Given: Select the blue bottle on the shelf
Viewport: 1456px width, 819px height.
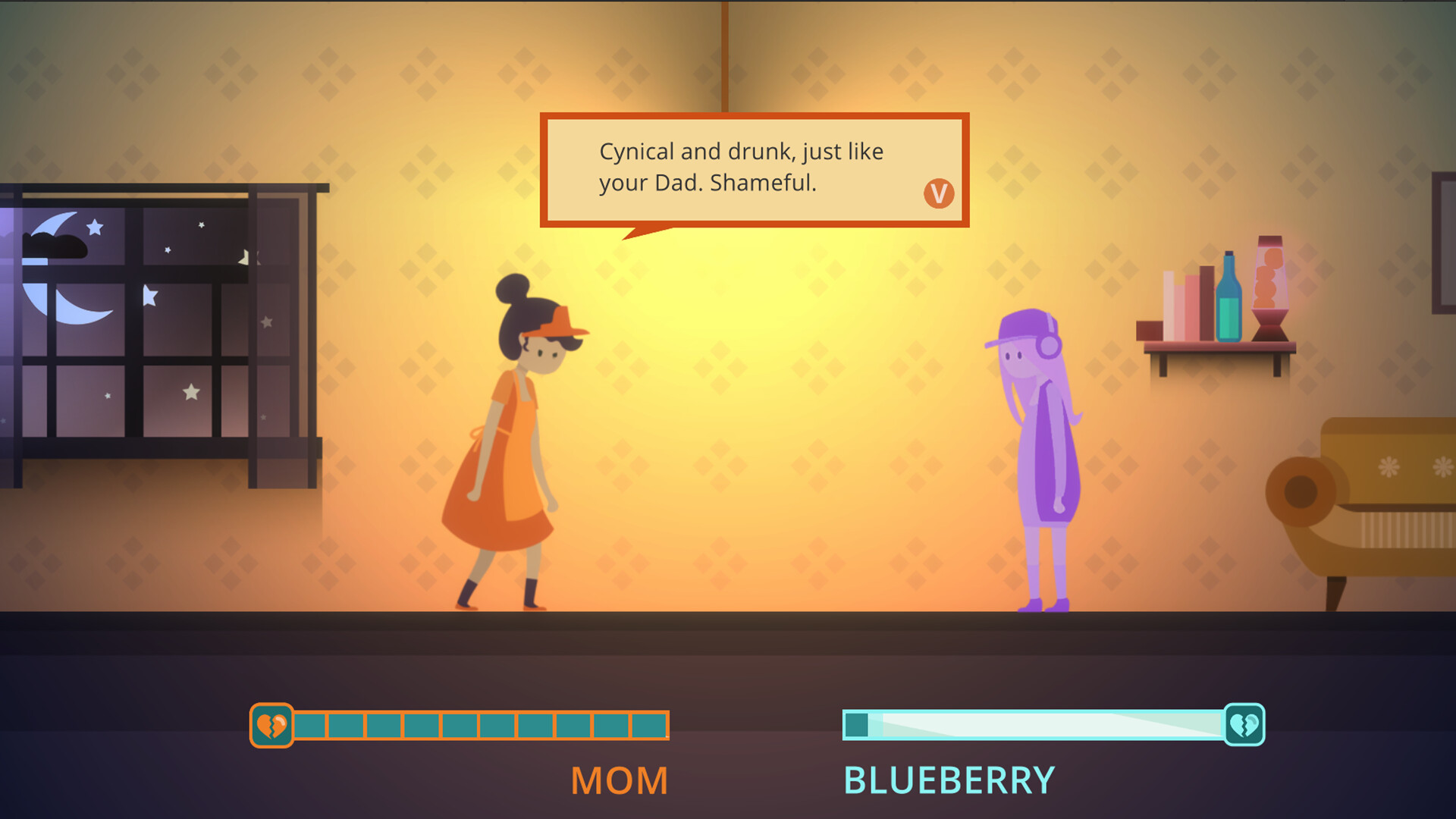Looking at the screenshot, I should pos(1228,297).
